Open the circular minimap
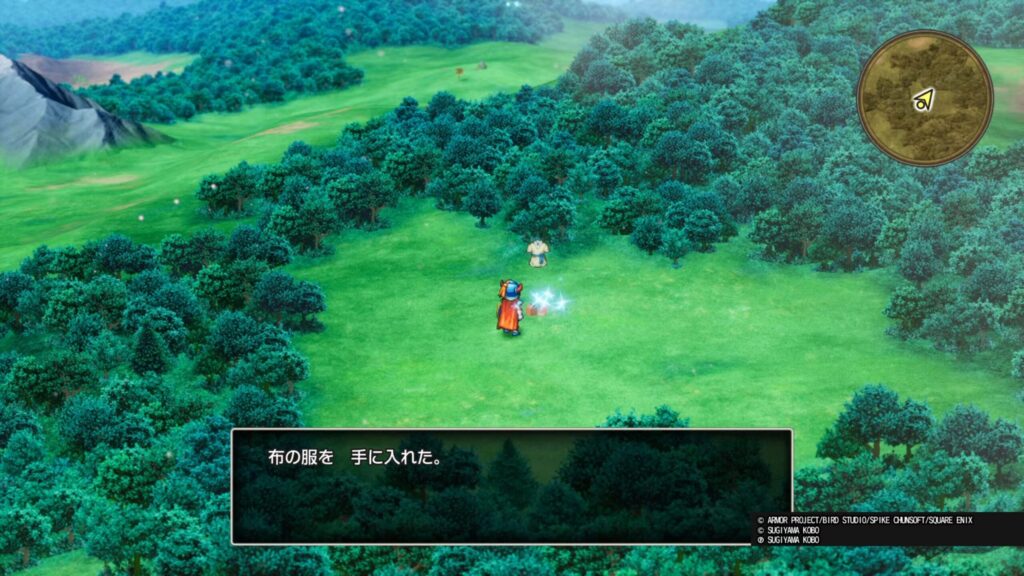Image resolution: width=1024 pixels, height=576 pixels. pyautogui.click(x=925, y=98)
